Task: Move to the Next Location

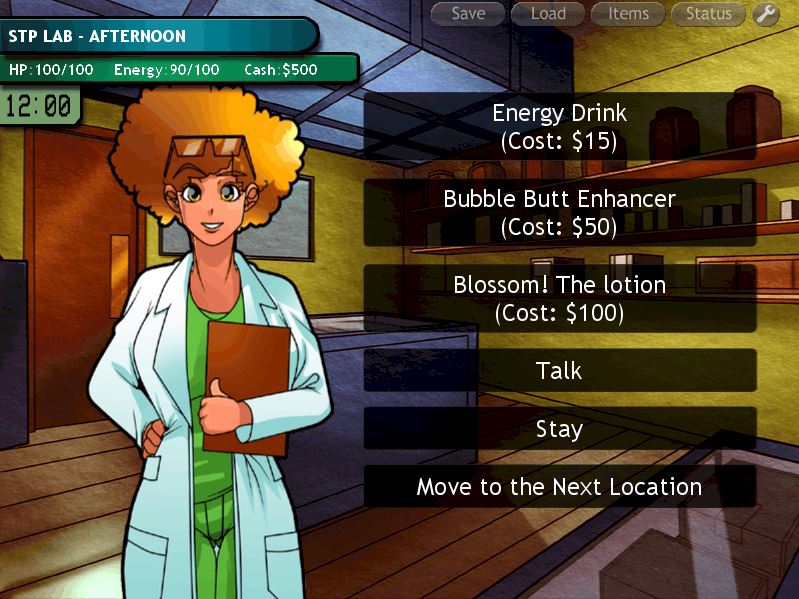Action: point(559,486)
